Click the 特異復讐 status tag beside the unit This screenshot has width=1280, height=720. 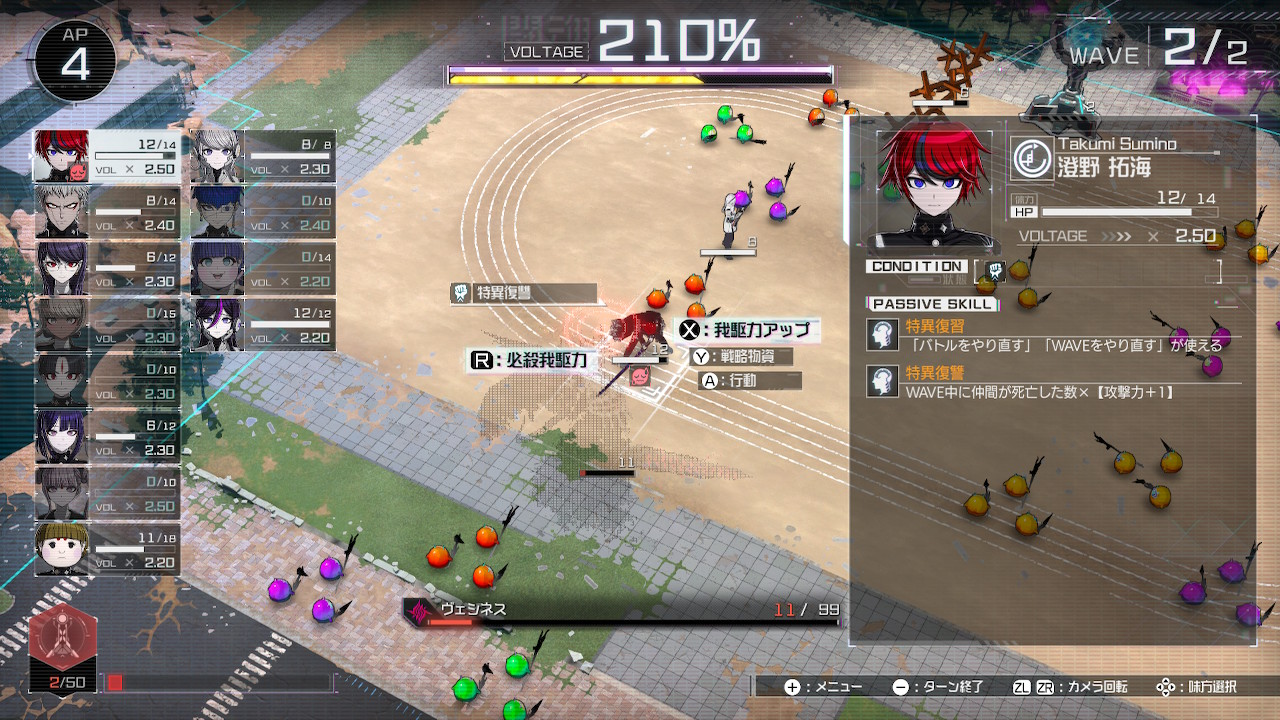pyautogui.click(x=523, y=293)
